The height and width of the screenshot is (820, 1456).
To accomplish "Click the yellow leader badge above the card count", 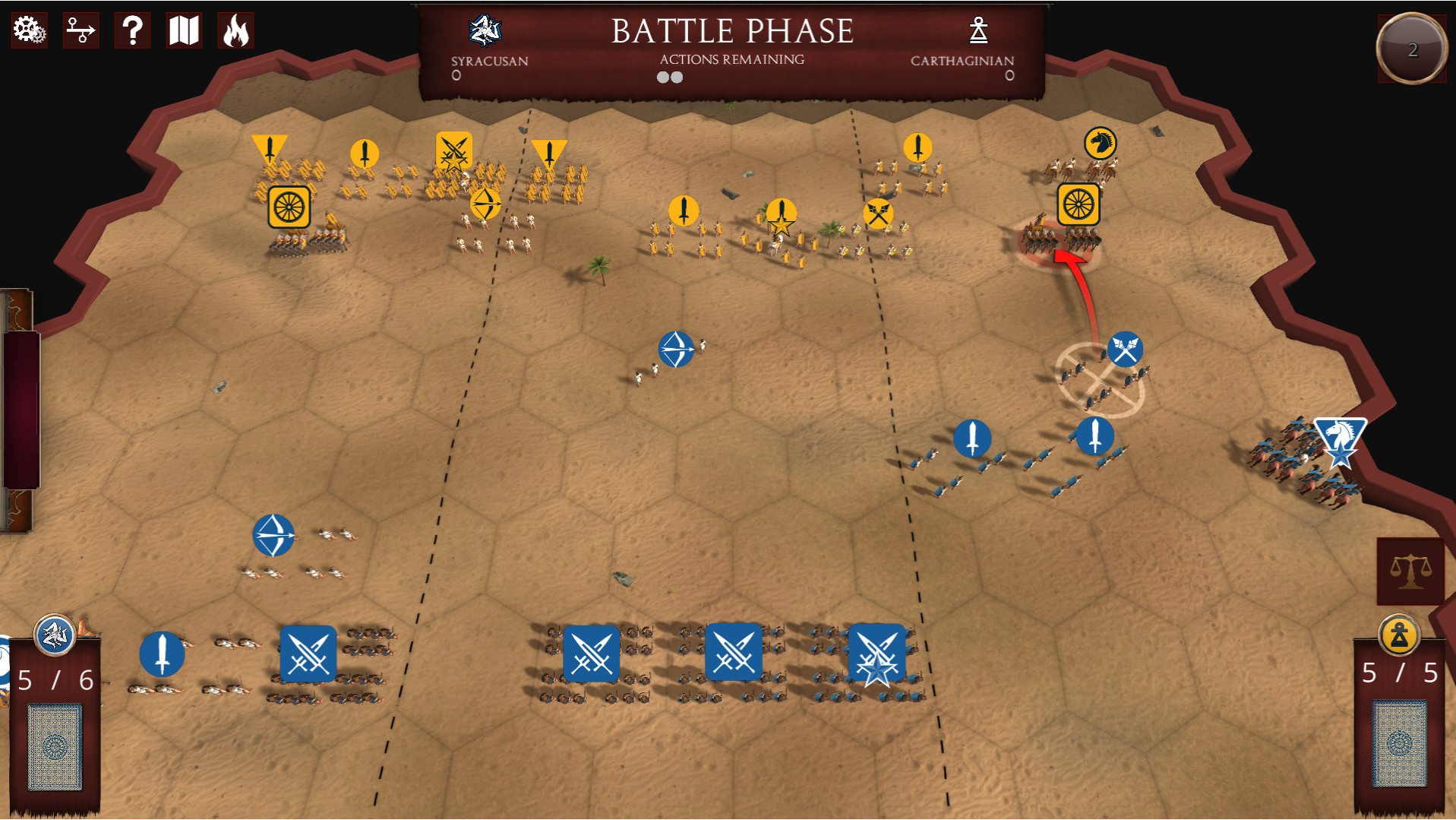I will point(1400,635).
